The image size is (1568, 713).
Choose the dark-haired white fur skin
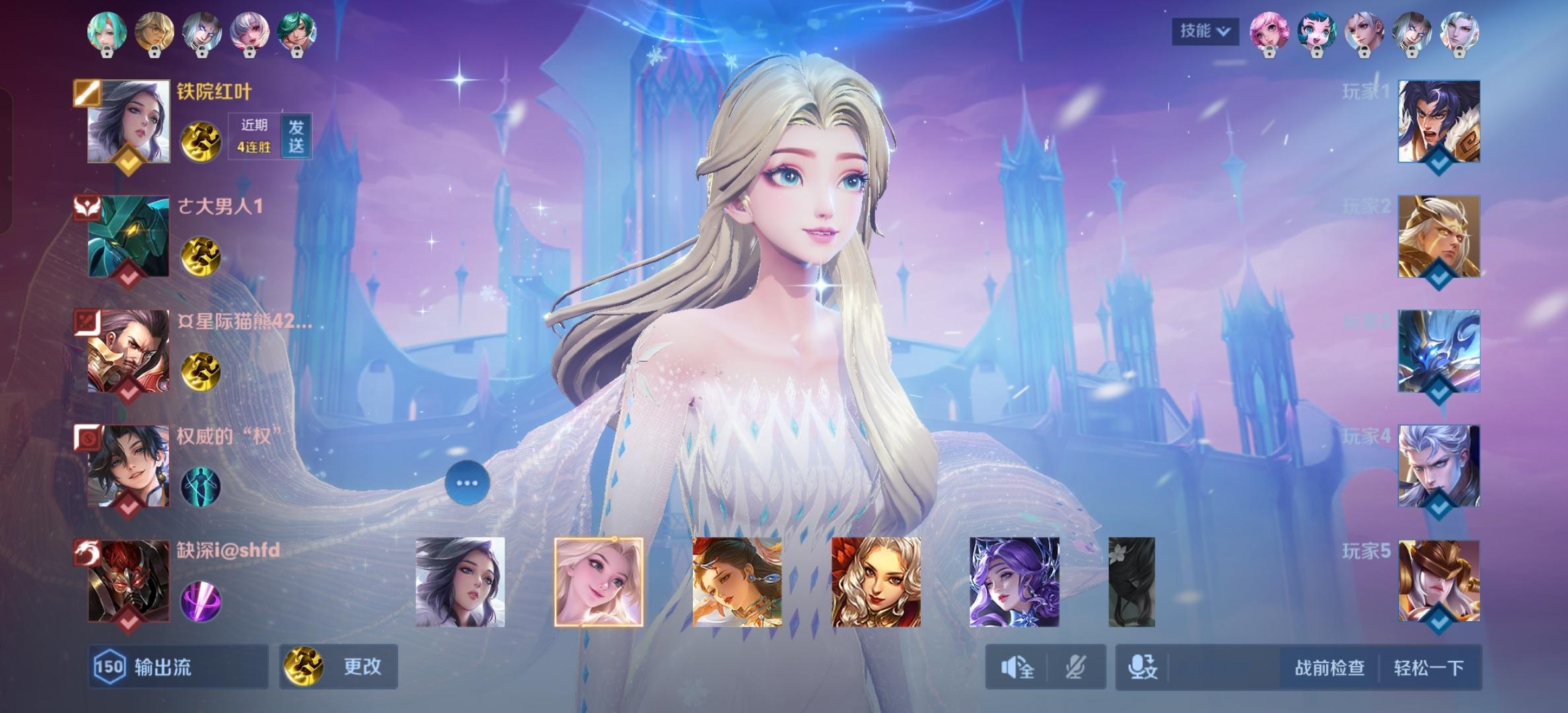coord(460,582)
